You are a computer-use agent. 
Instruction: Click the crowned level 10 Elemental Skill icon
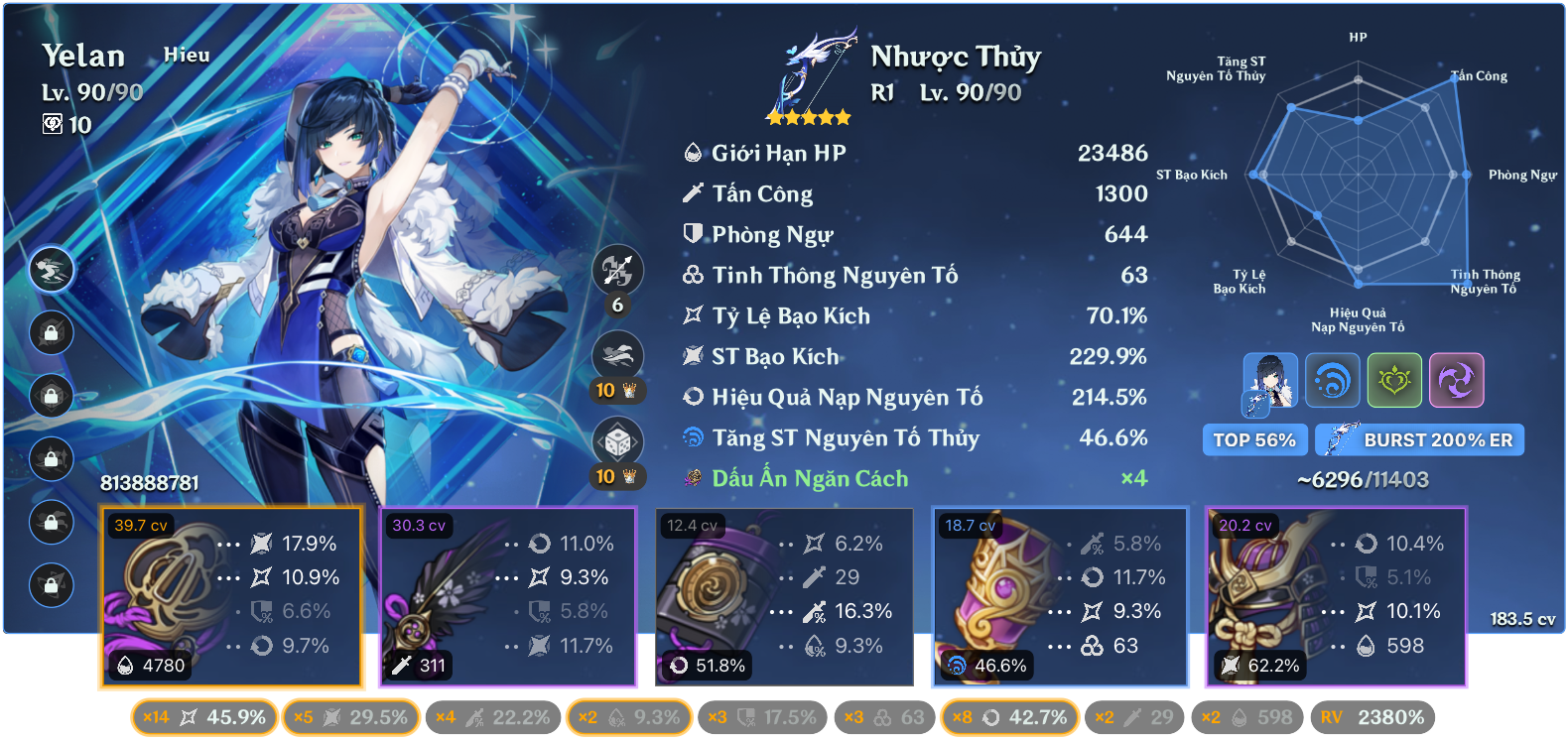pyautogui.click(x=617, y=355)
